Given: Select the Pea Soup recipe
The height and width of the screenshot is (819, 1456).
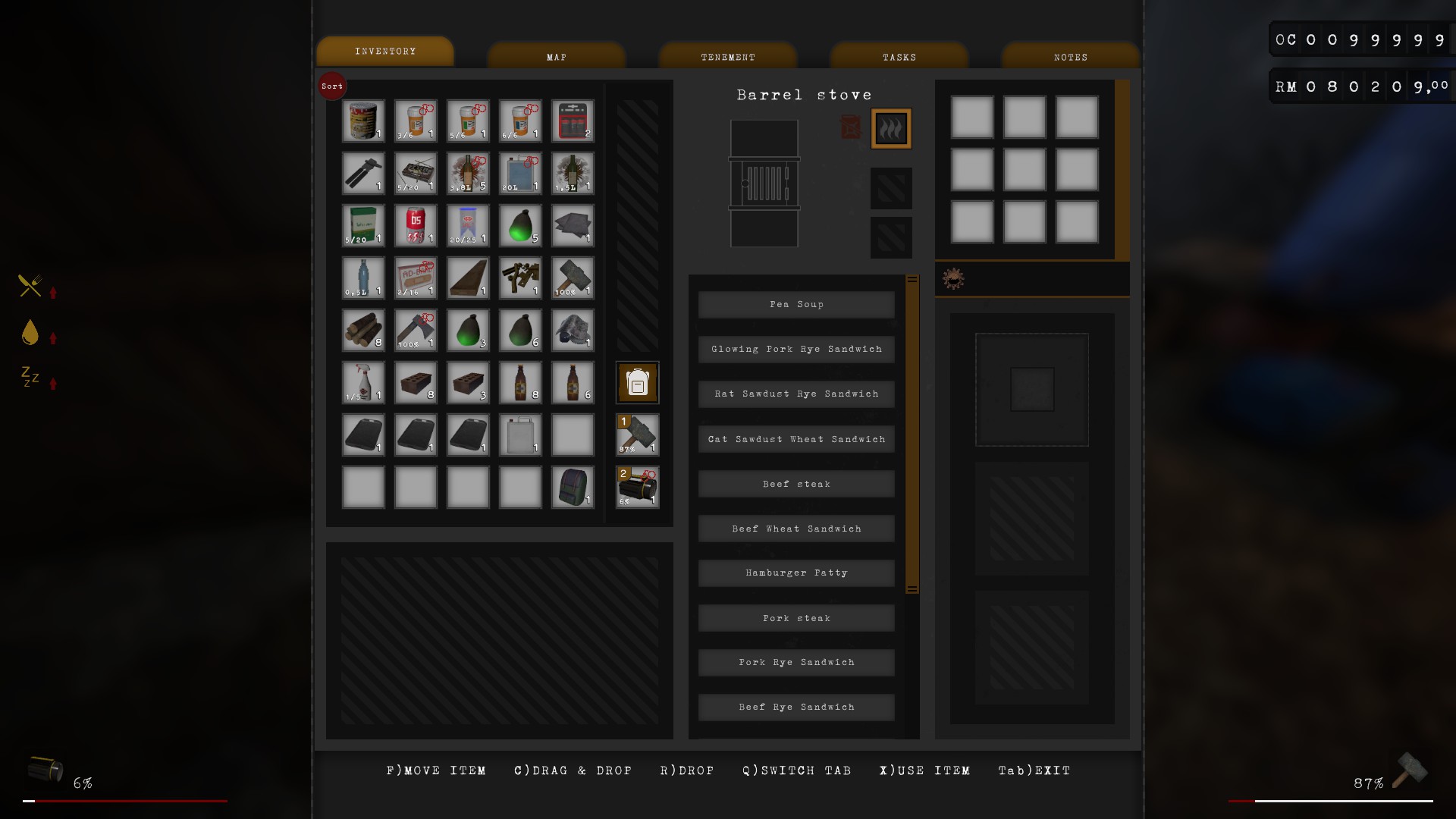Looking at the screenshot, I should tap(795, 304).
